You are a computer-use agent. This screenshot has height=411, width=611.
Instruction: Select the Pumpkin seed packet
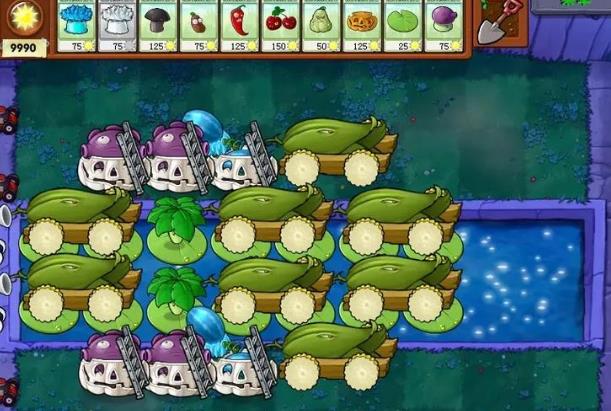pos(361,26)
